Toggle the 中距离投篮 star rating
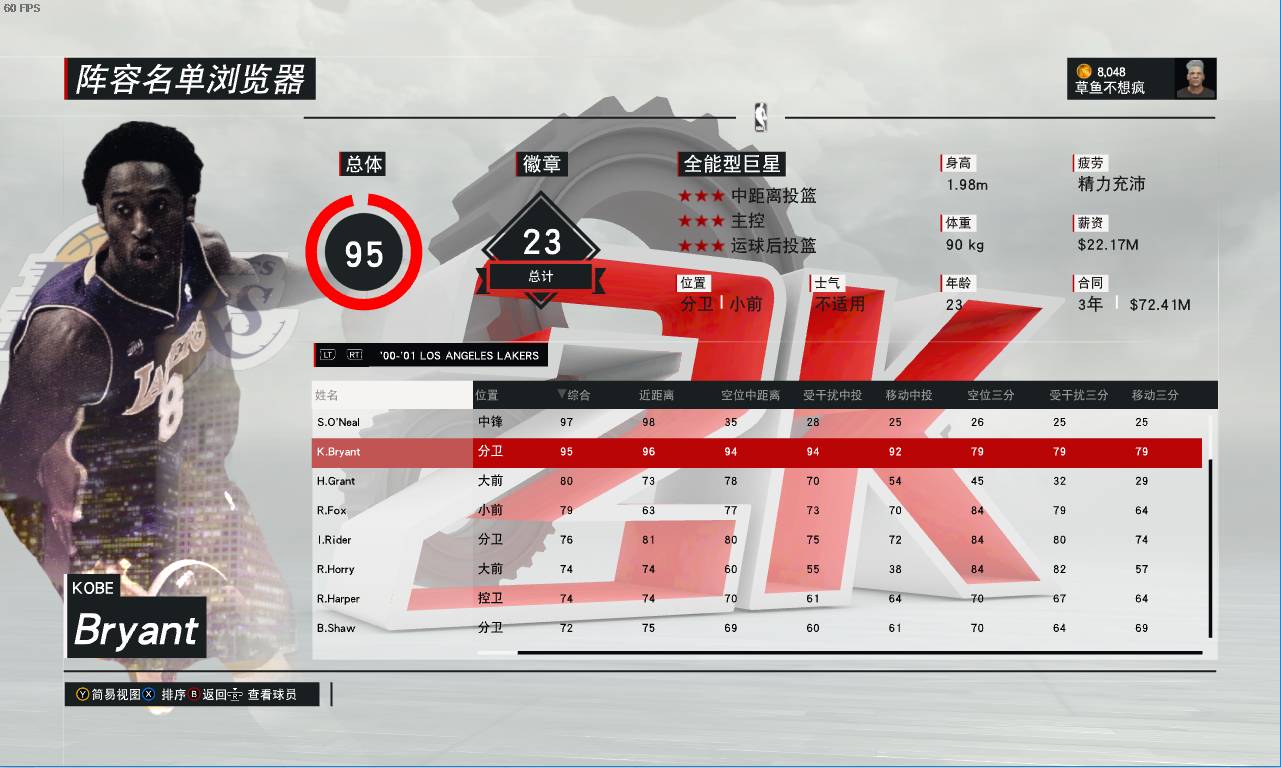 point(700,196)
